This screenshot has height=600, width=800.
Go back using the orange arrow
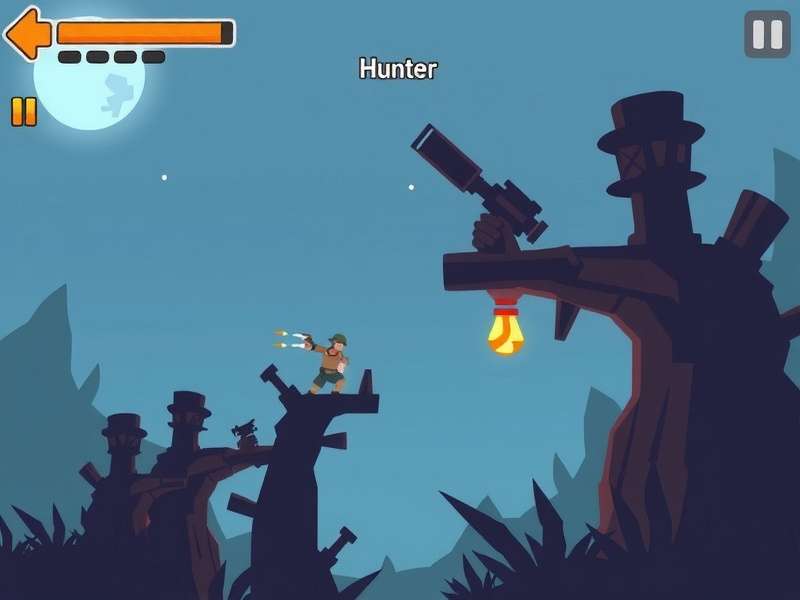28,33
